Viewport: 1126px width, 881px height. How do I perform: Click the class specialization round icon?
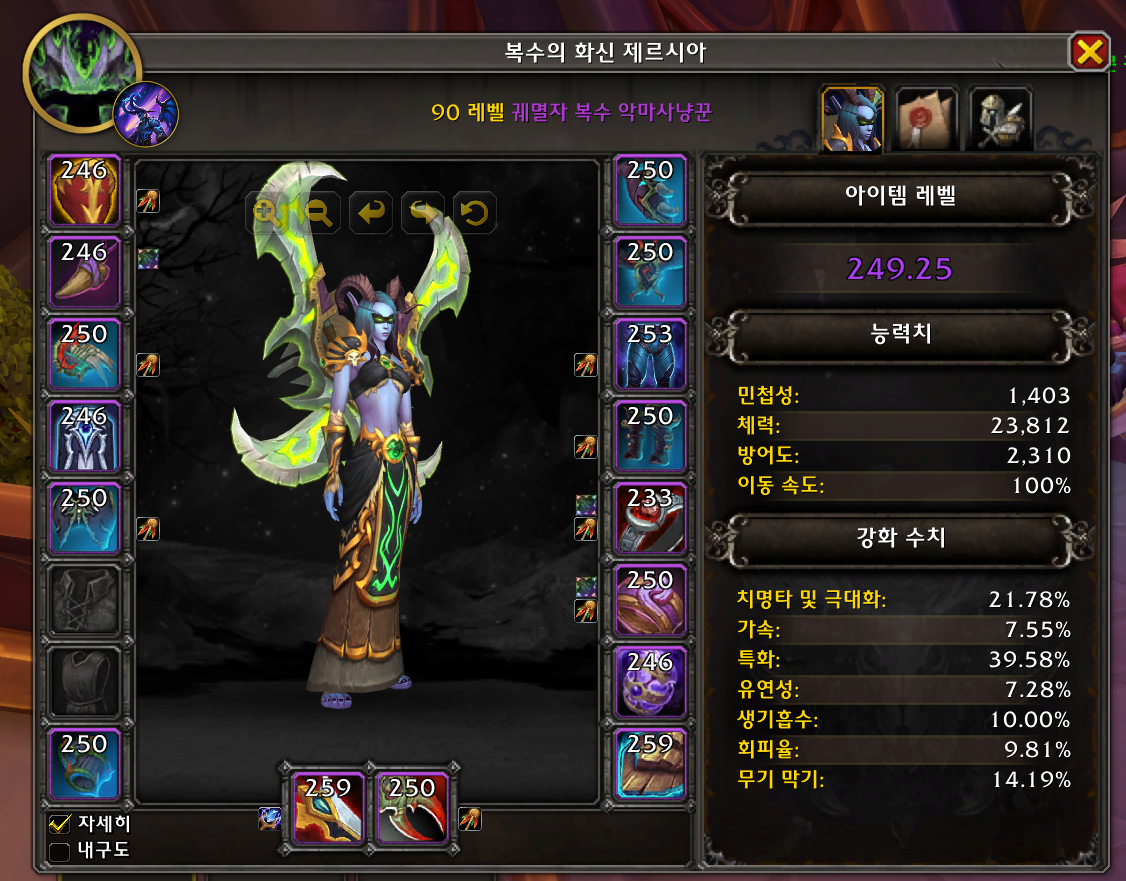click(147, 114)
